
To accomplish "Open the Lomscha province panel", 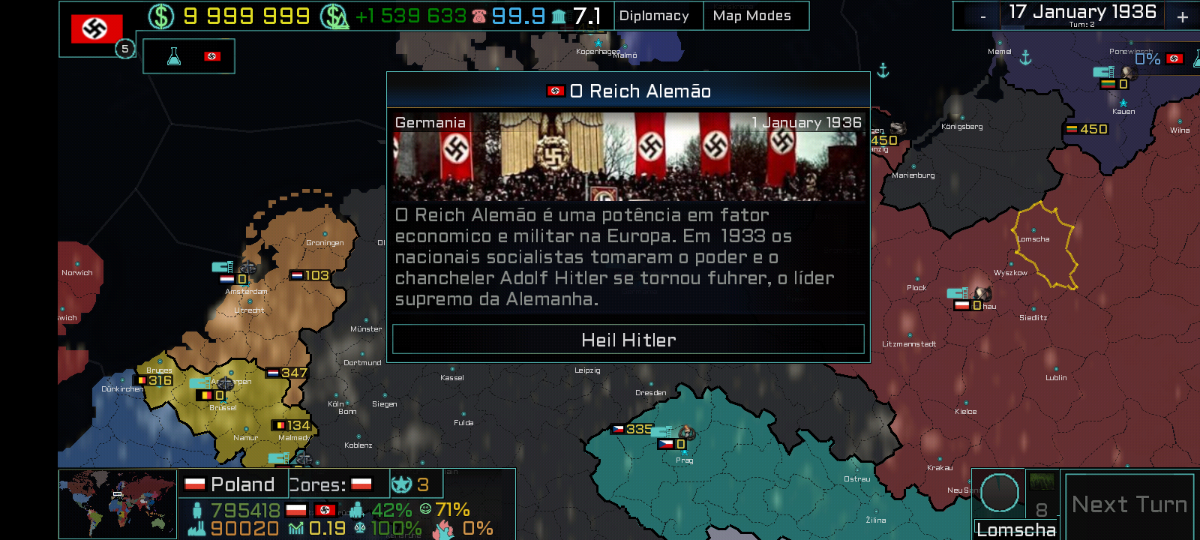I will (1017, 530).
